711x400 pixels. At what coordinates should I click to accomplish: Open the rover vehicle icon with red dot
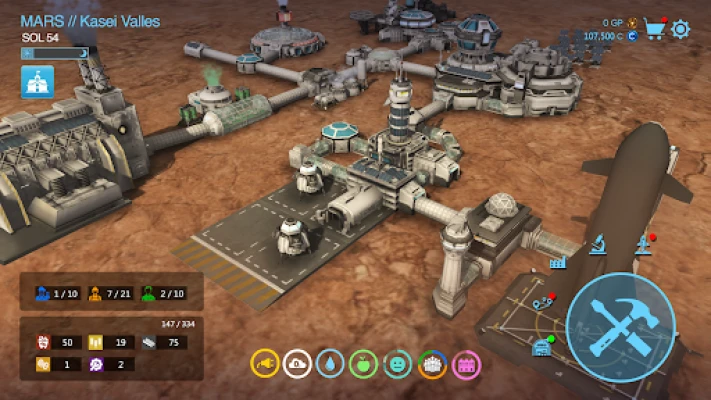point(542,301)
